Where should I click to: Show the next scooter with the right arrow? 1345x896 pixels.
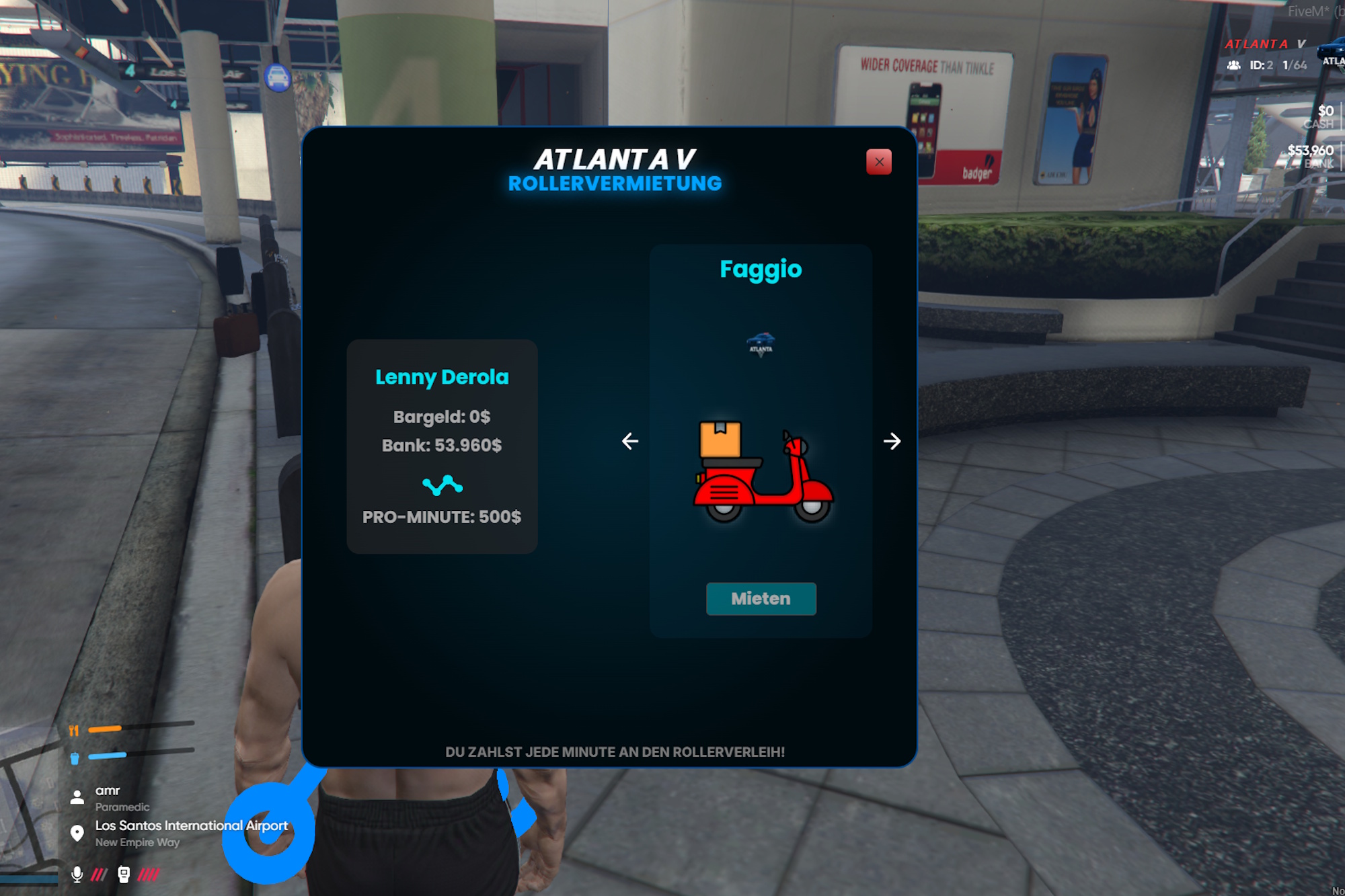coord(892,441)
